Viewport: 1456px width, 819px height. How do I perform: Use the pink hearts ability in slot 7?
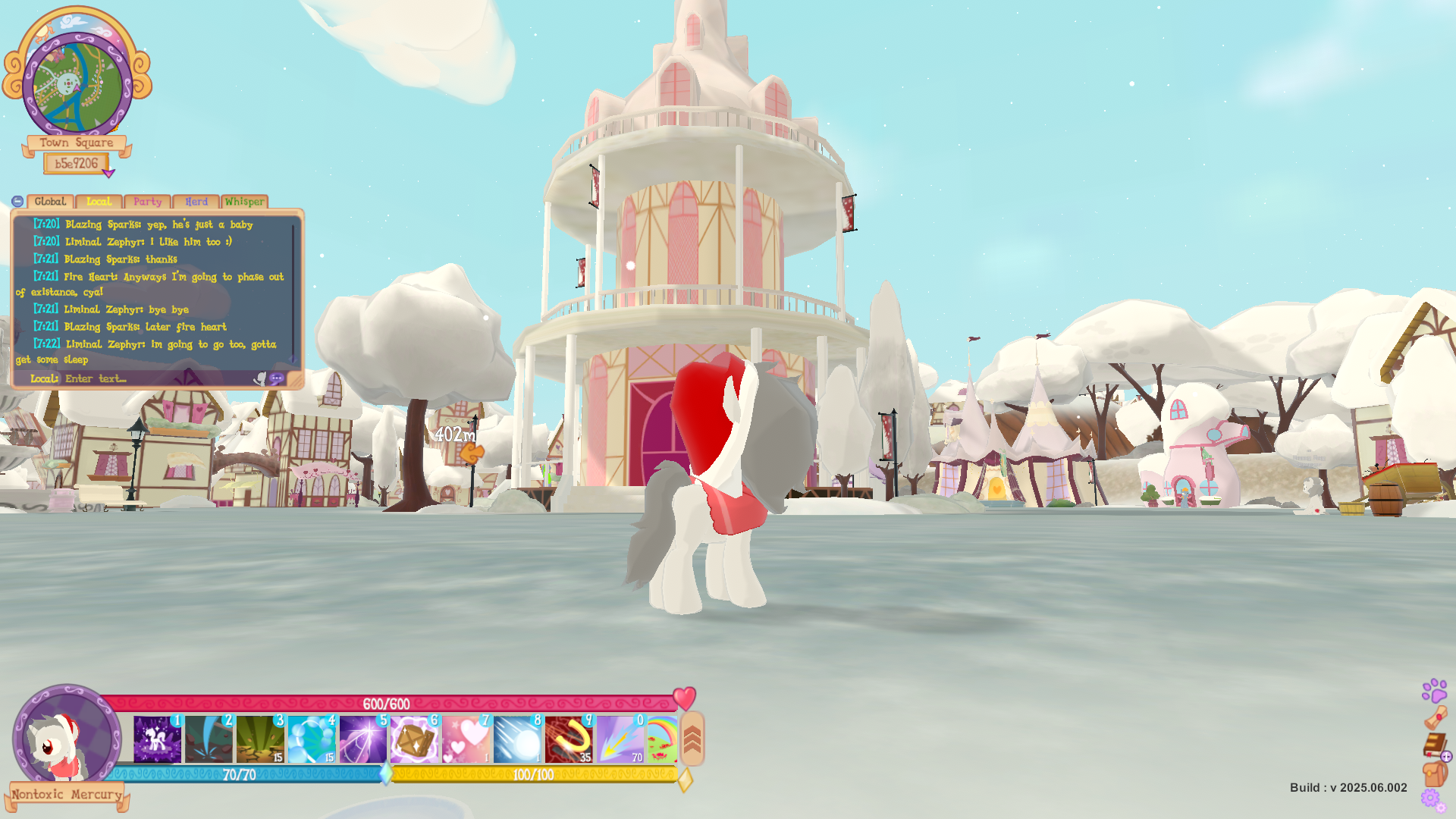point(466,739)
